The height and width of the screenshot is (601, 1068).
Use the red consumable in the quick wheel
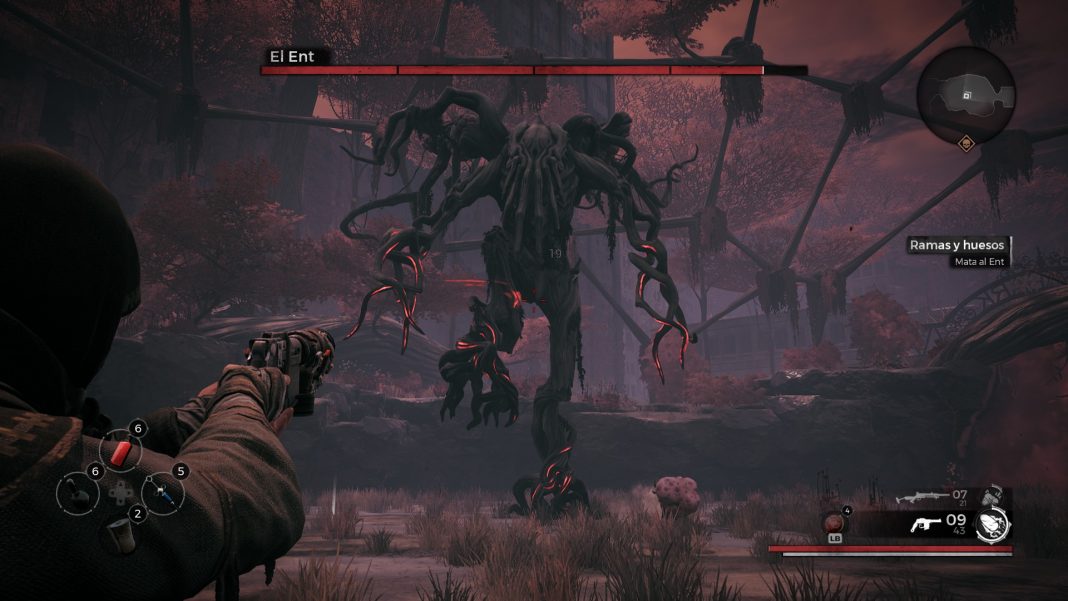120,453
